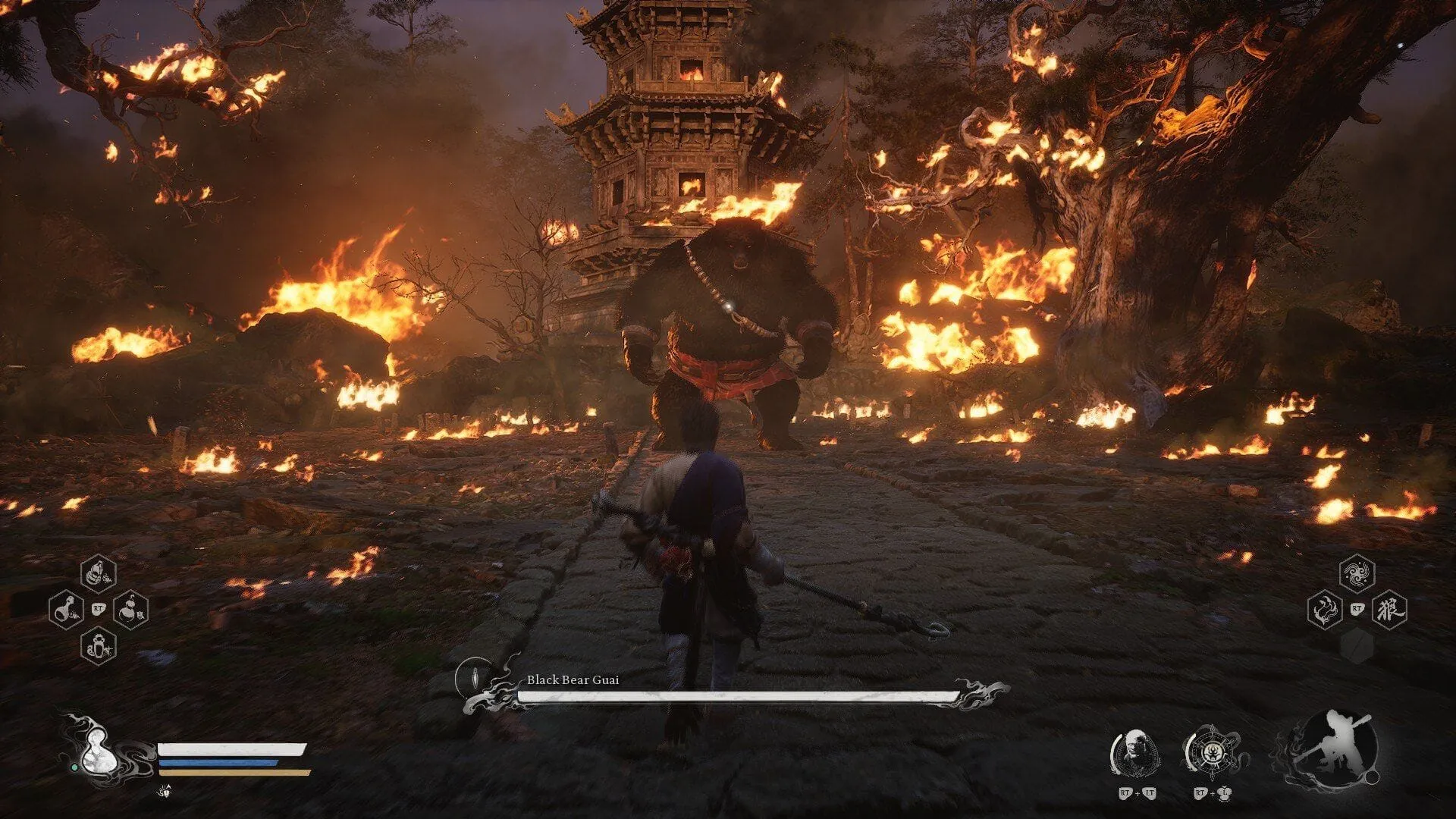Click the small hand glyph below the stamina bar
Screen dimensions: 1456x819
(164, 792)
